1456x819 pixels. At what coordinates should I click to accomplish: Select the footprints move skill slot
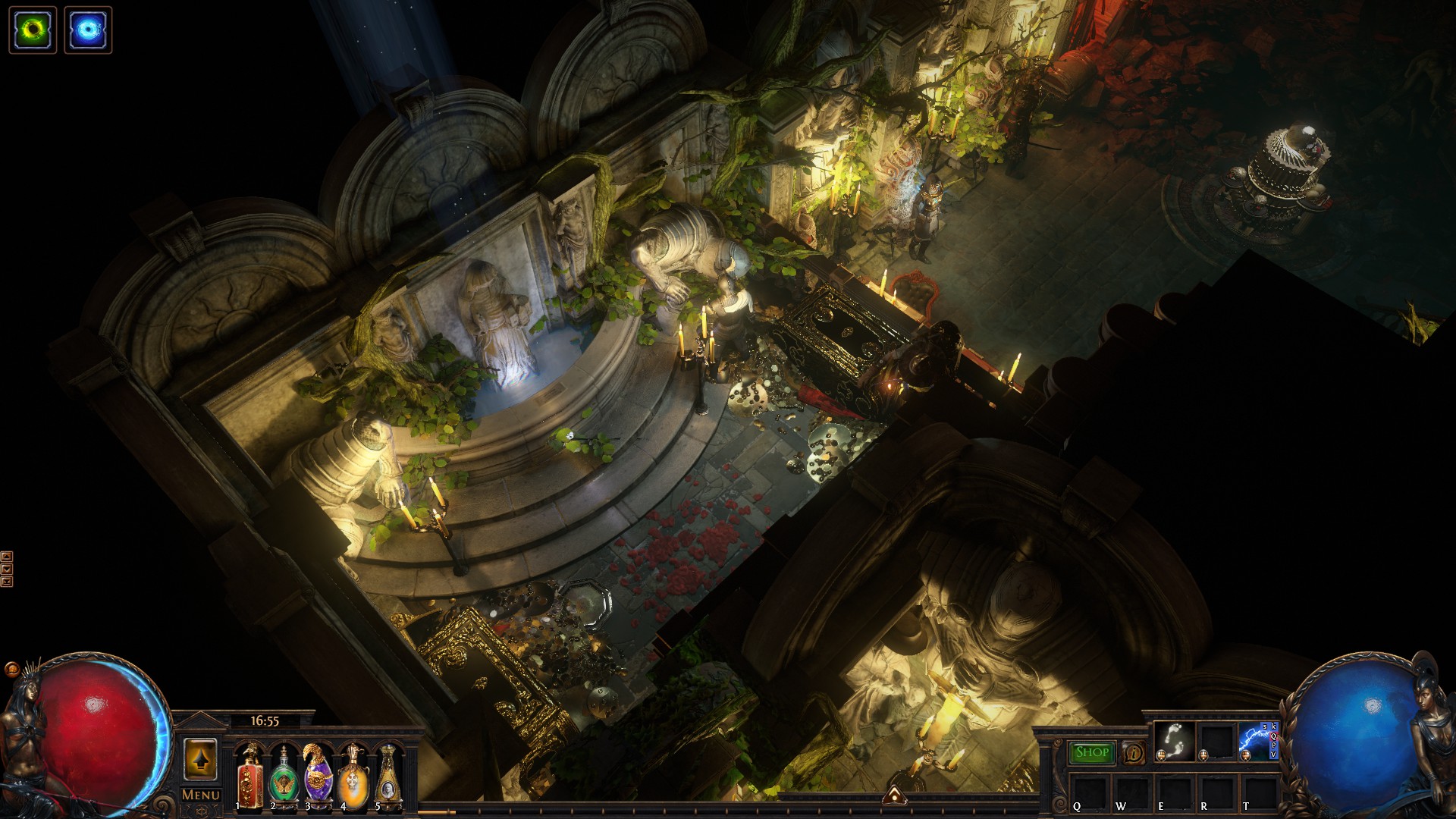pyautogui.click(x=1173, y=740)
